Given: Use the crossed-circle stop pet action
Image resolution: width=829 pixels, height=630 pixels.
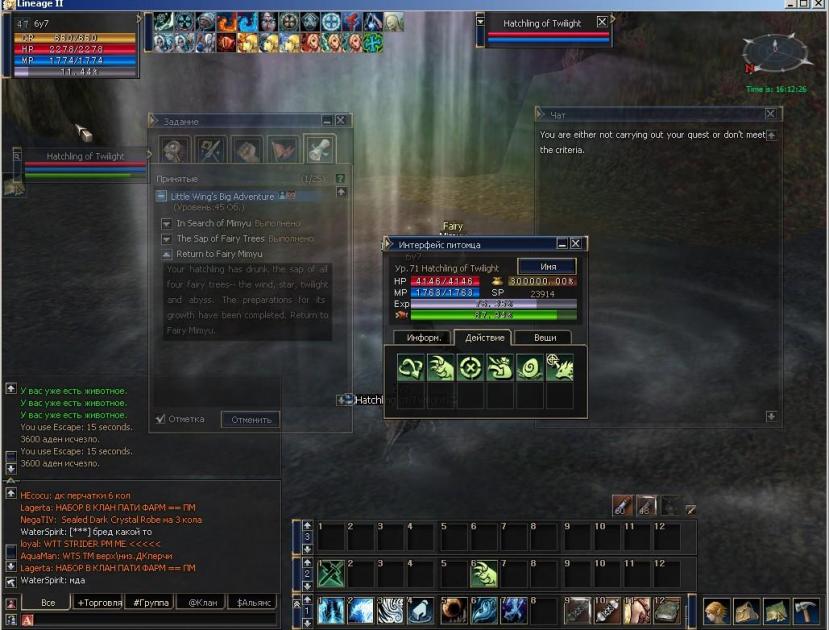Looking at the screenshot, I should 470,367.
